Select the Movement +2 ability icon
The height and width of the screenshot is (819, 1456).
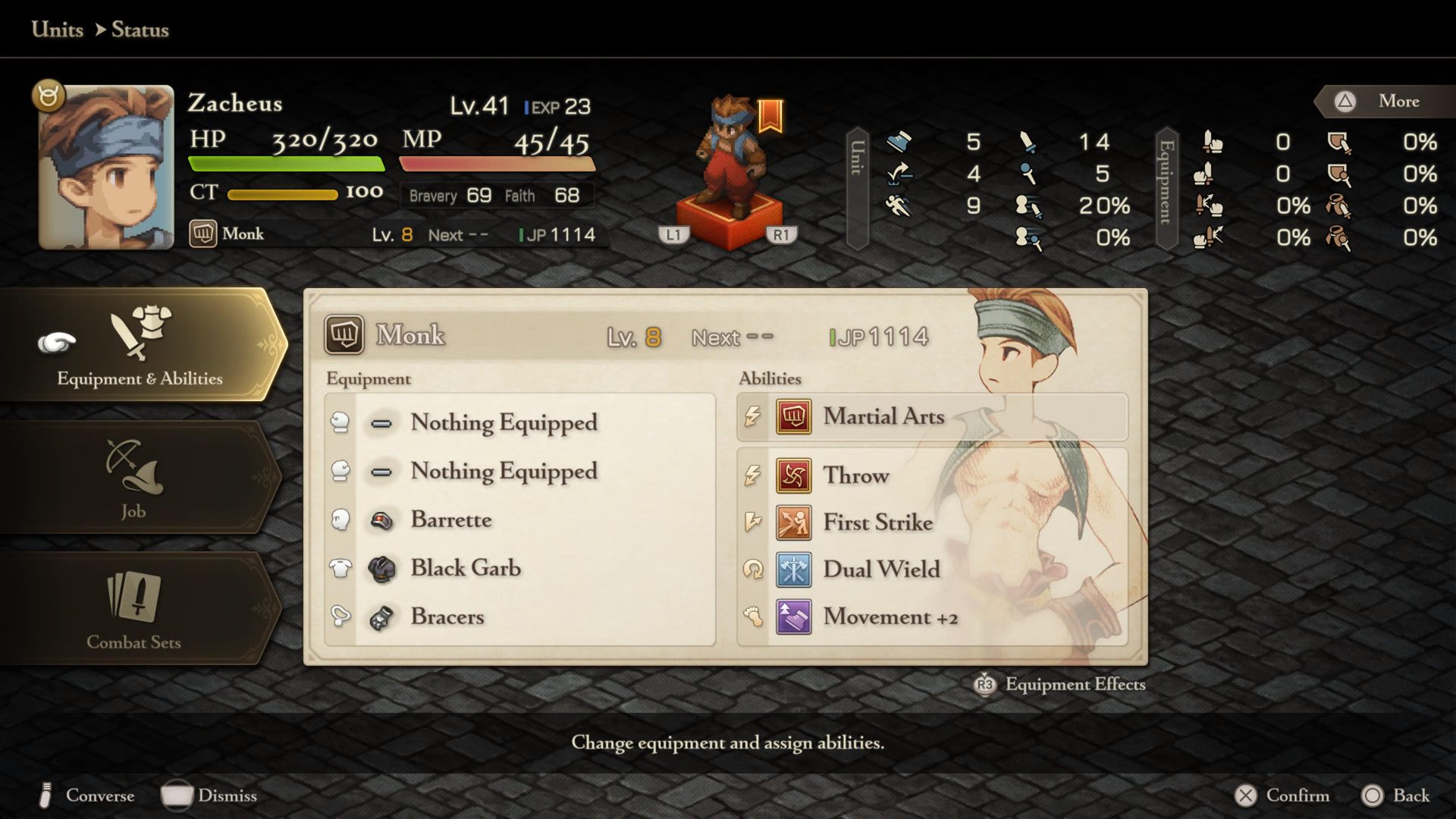pos(794,617)
